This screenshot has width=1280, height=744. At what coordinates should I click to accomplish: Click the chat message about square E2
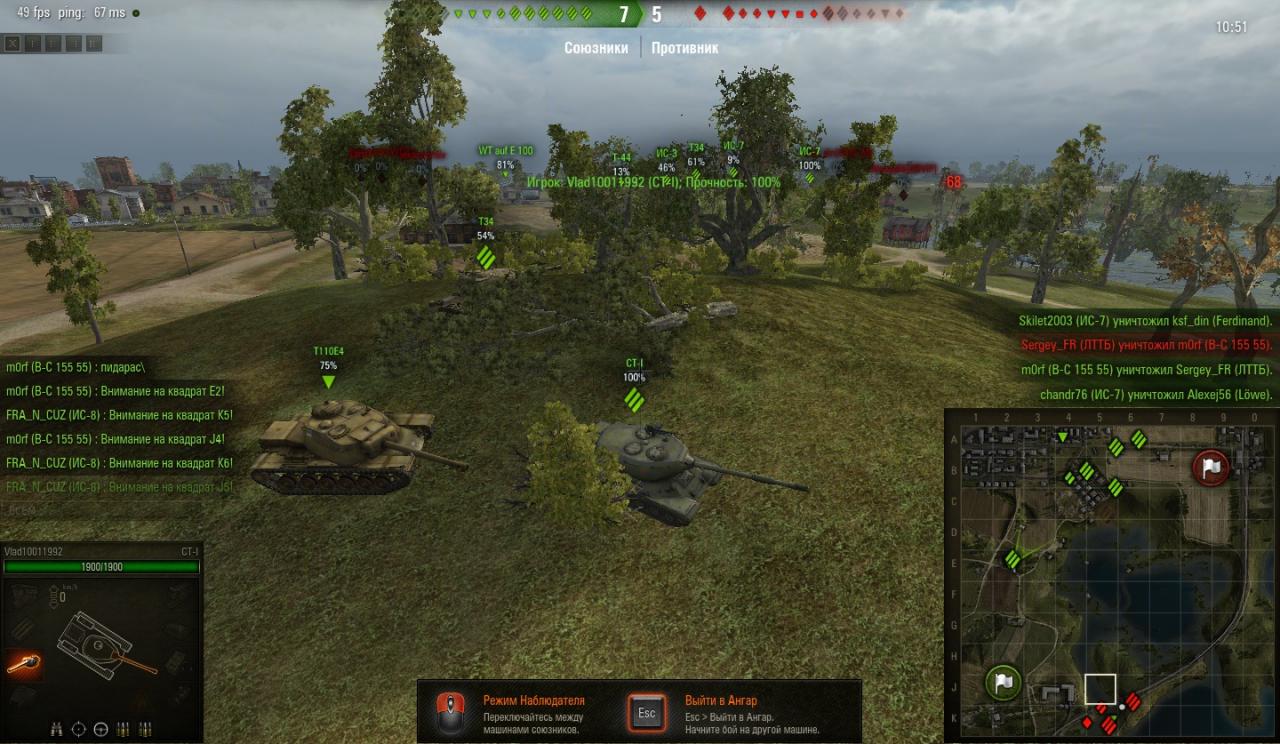click(115, 391)
